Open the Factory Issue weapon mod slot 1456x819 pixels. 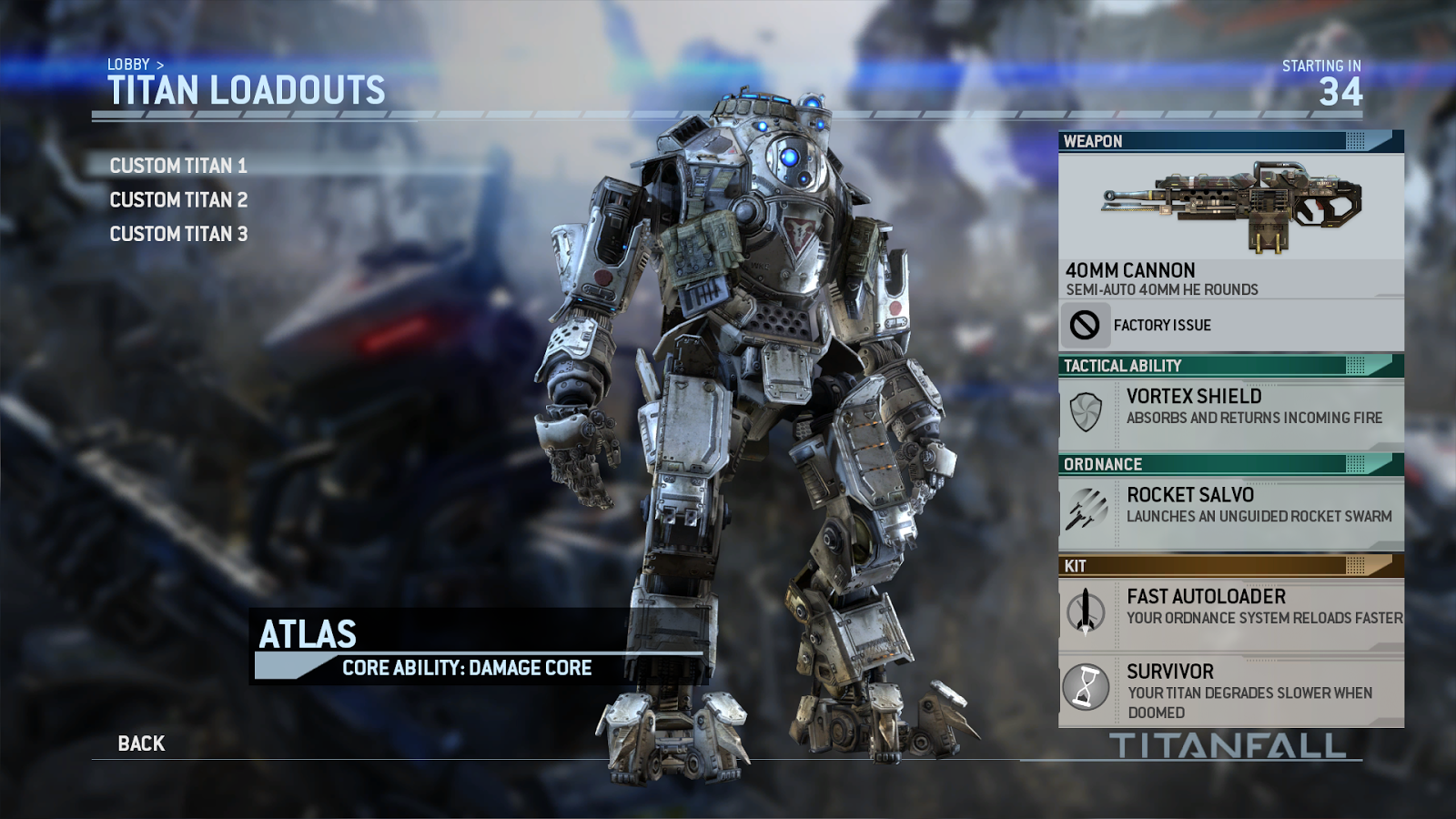click(x=1230, y=325)
